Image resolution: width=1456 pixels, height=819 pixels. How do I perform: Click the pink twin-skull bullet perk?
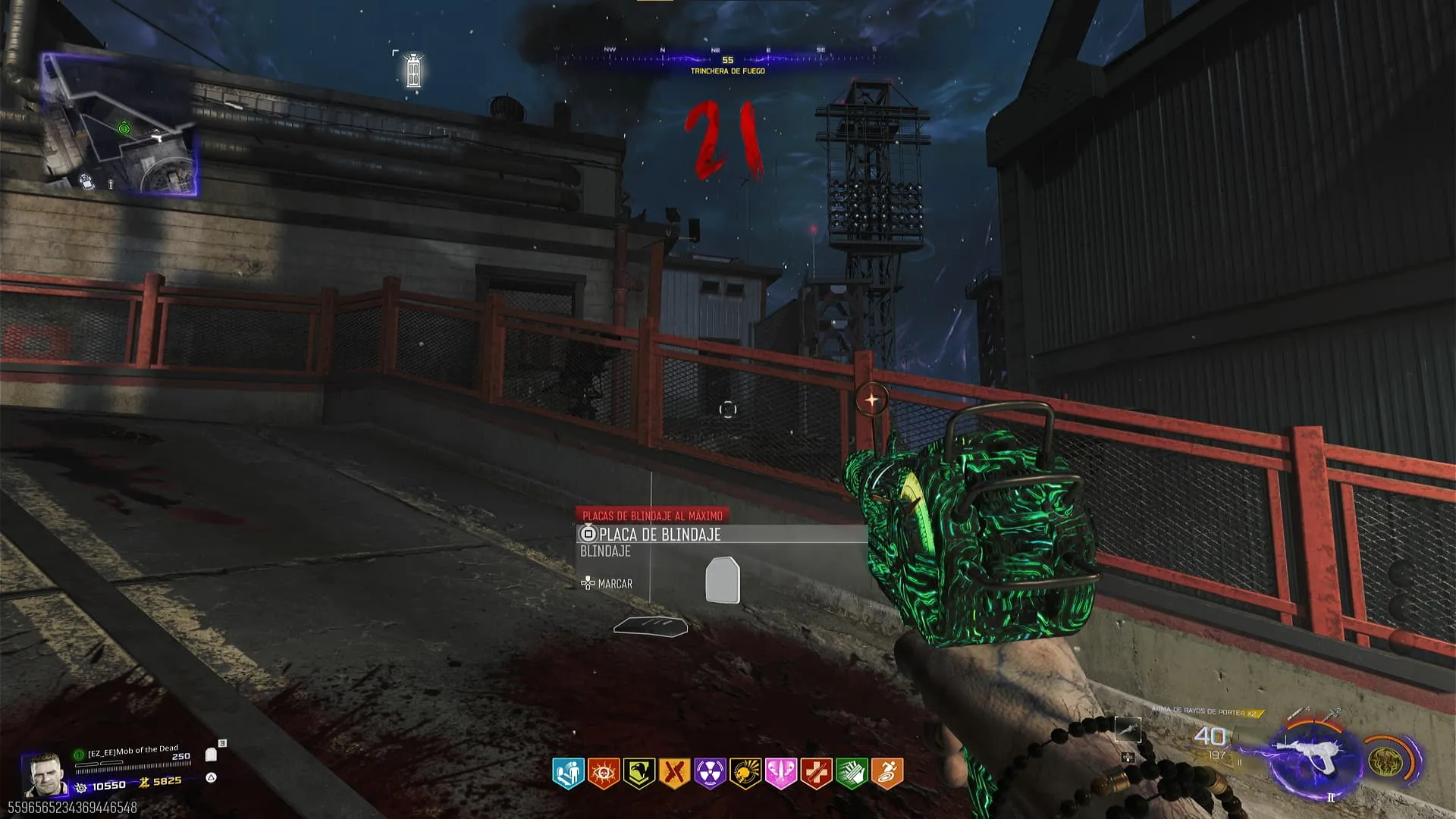[780, 773]
